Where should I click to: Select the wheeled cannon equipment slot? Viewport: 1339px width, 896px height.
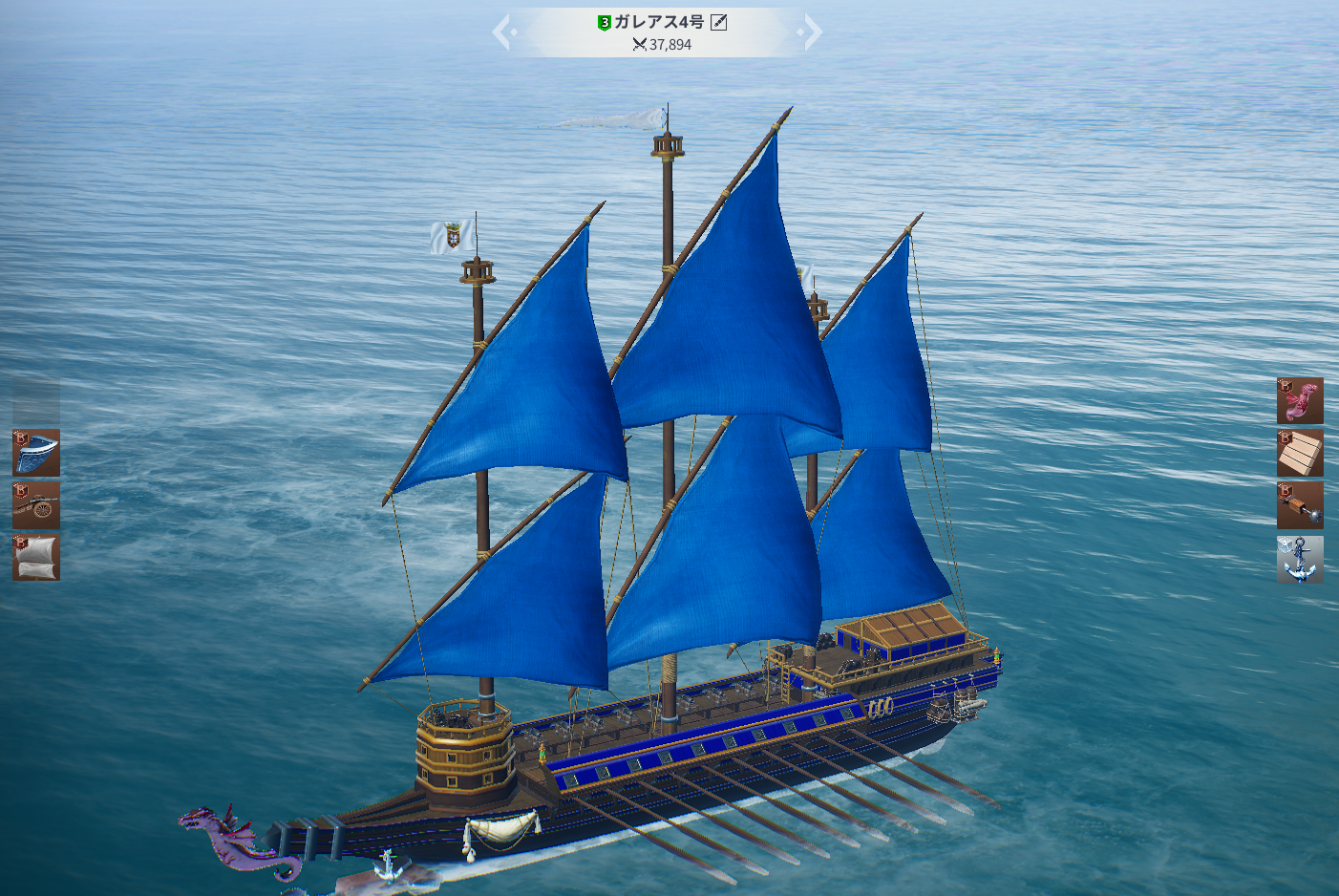[x=36, y=505]
